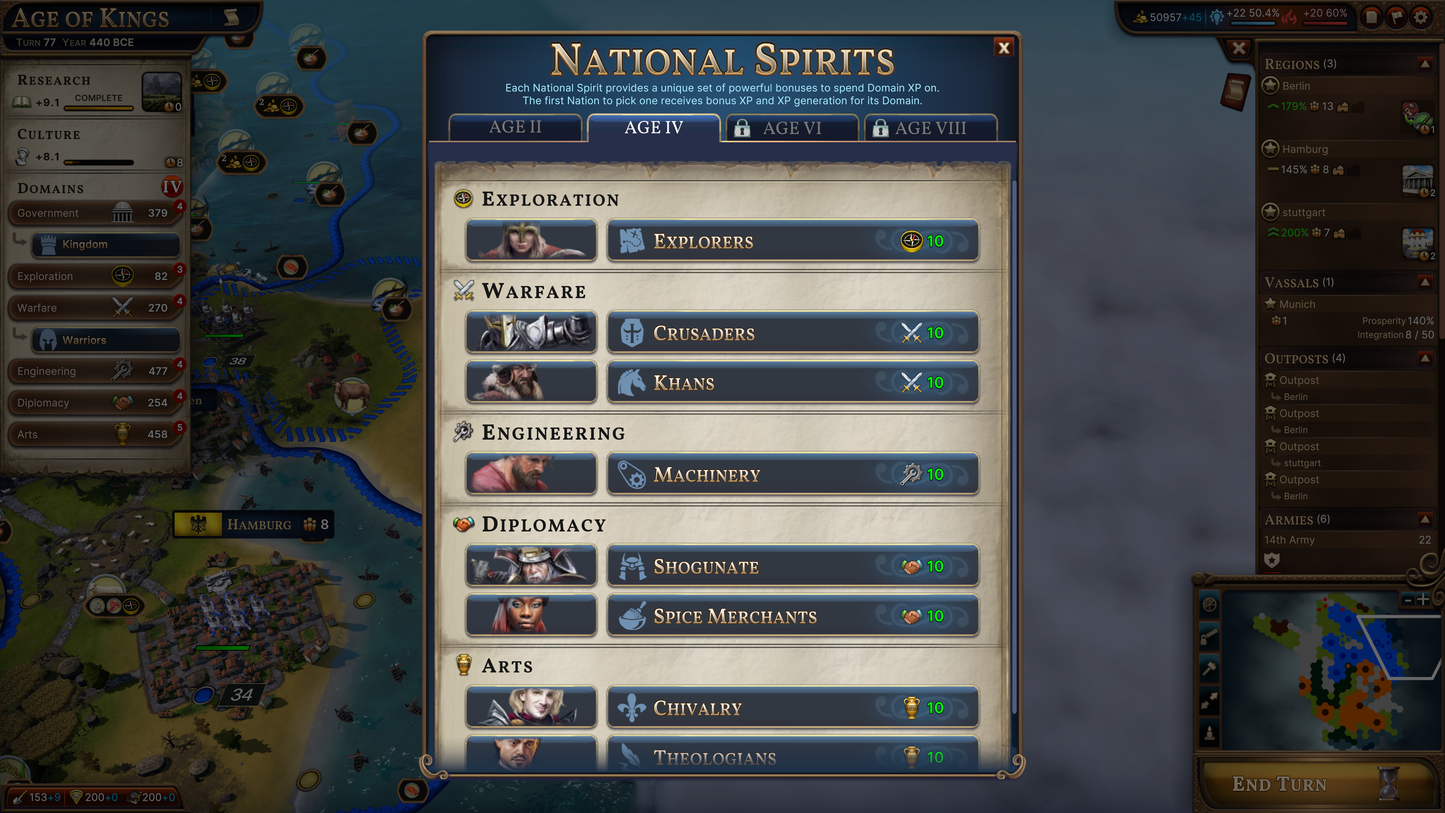Toggle the hammer overlay on the minimap toolbar
This screenshot has width=1445, height=813.
(1209, 667)
